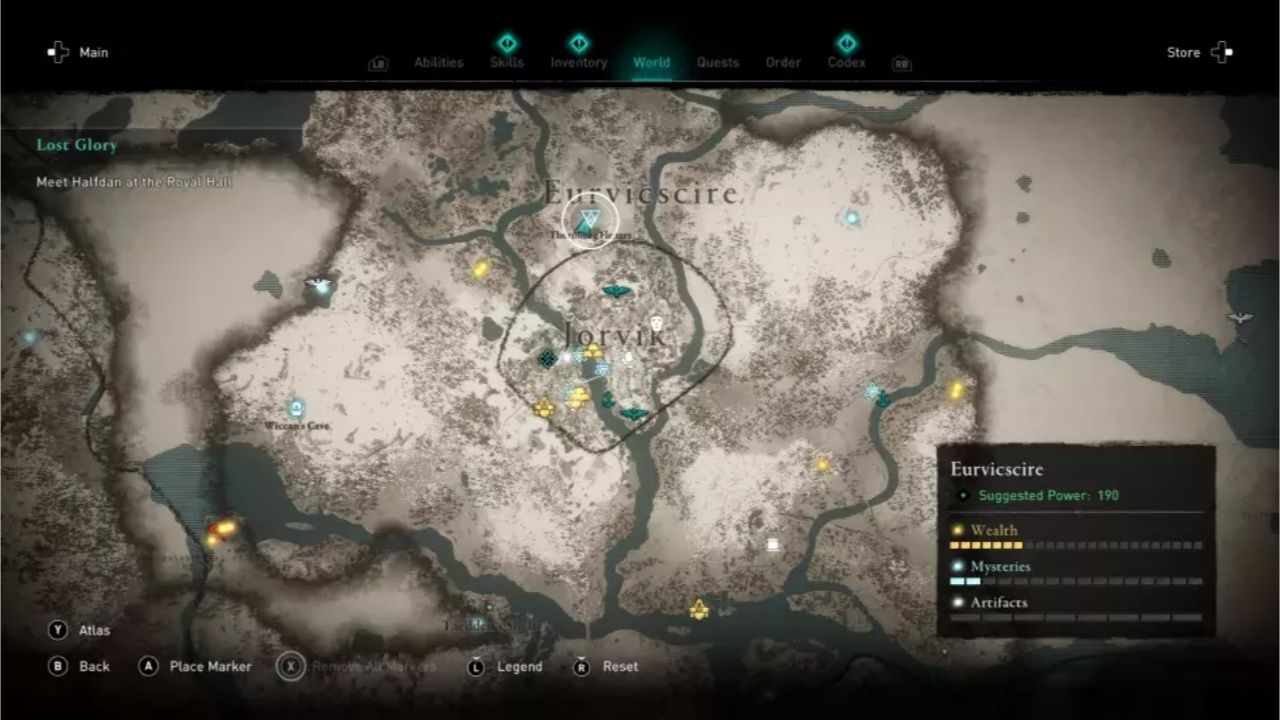Select the white mask artifact icon near Jorvik
1280x720 pixels.
(x=659, y=323)
